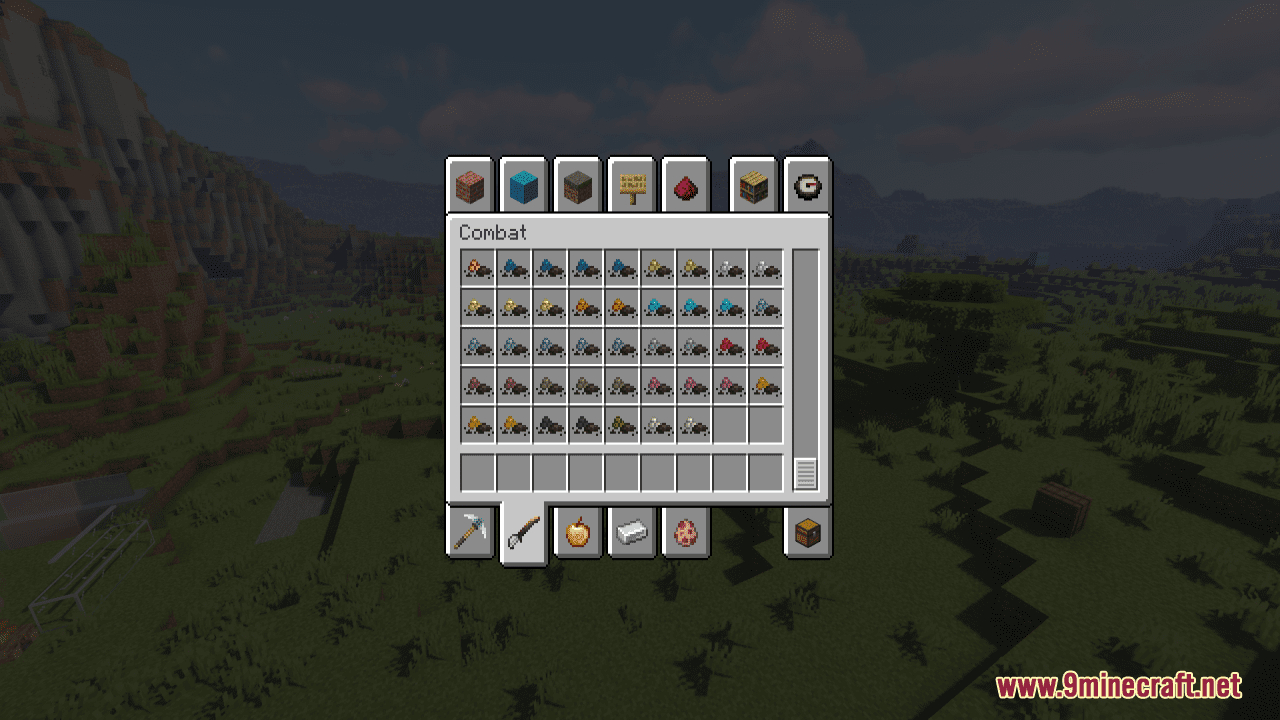The width and height of the screenshot is (1280, 720).
Task: Open the golden apple Food & Drinks tab
Action: tap(578, 533)
